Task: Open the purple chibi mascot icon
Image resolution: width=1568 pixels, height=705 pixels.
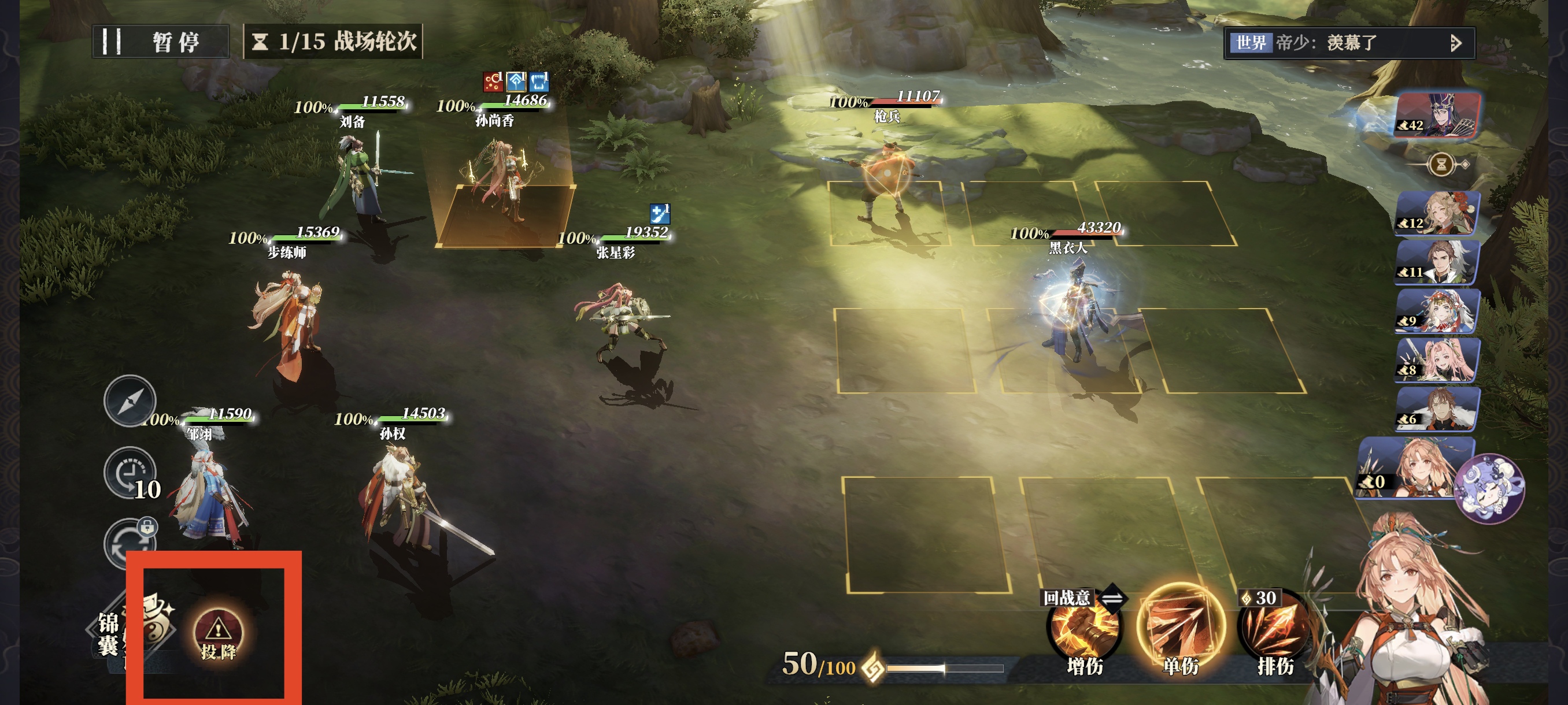Action: tap(1489, 488)
